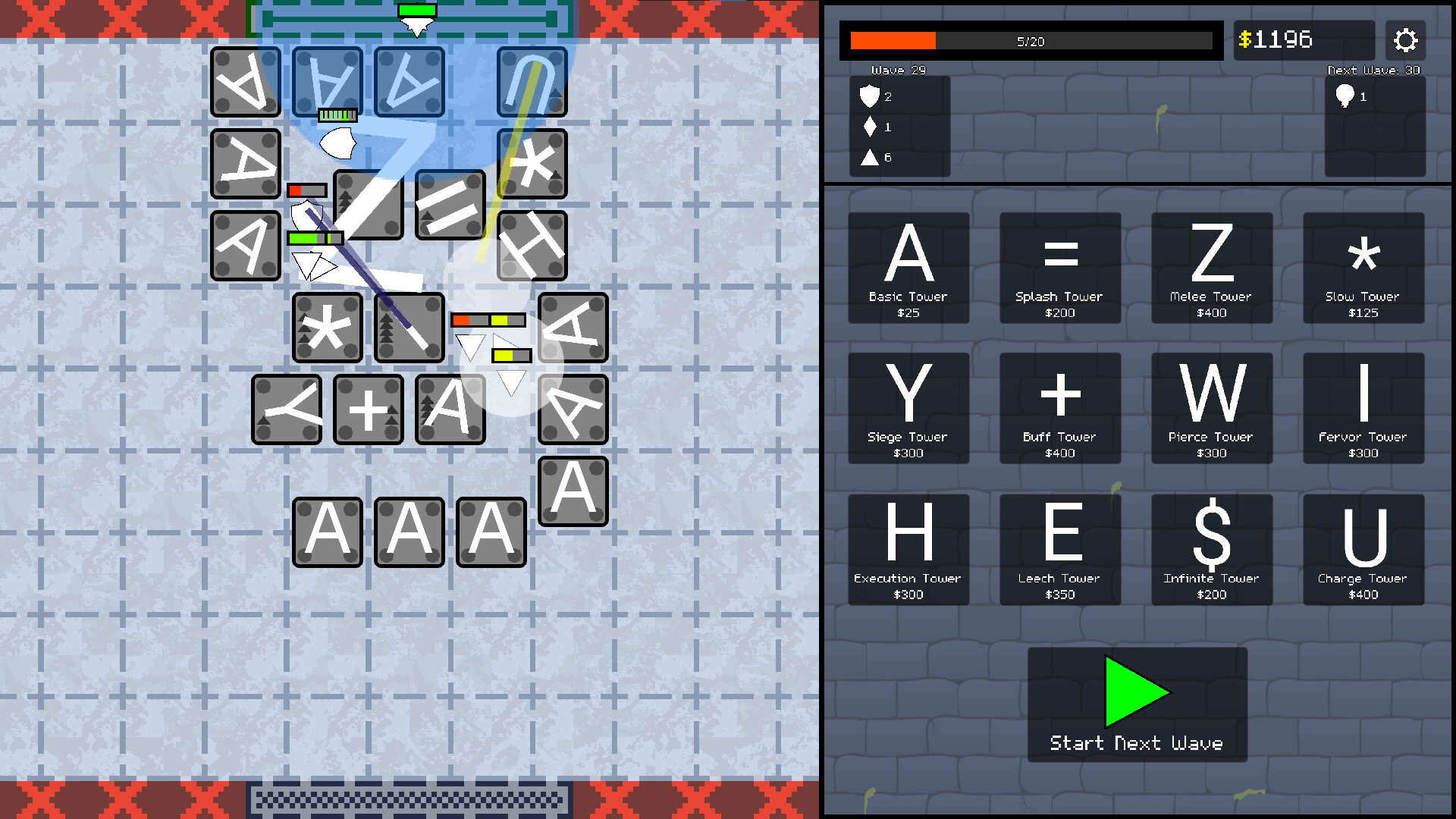Select the Siege Tower

pos(908,408)
